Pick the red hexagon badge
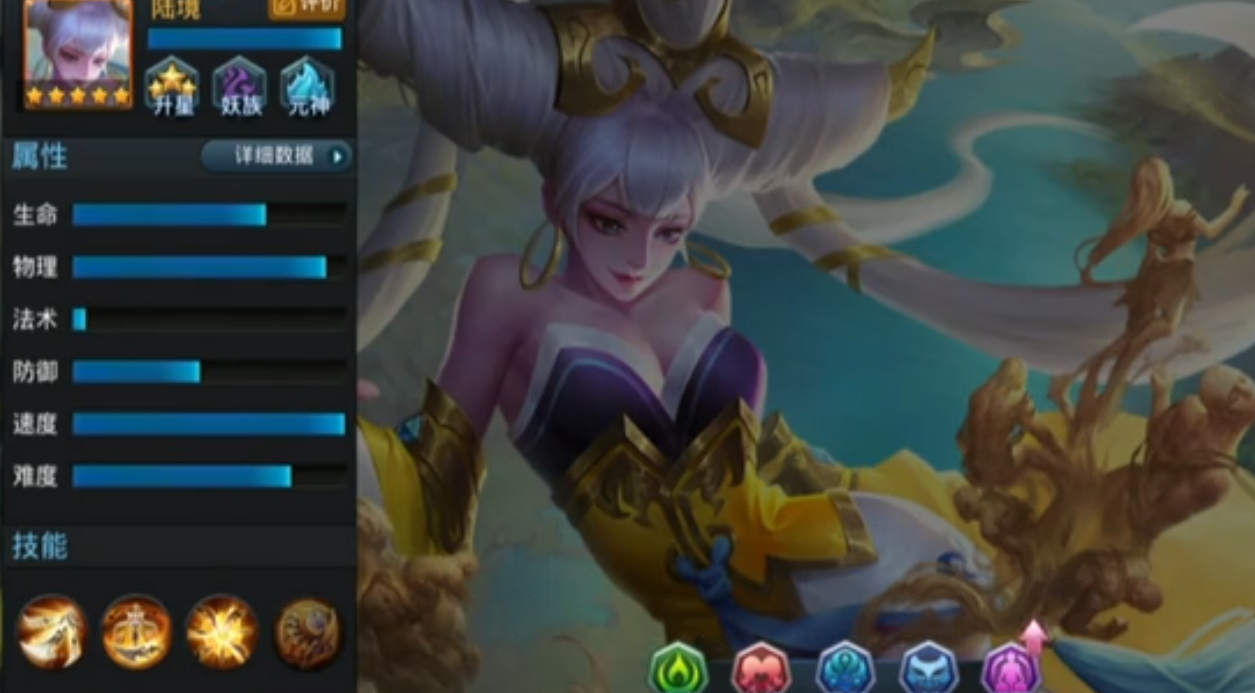 pyautogui.click(x=762, y=668)
